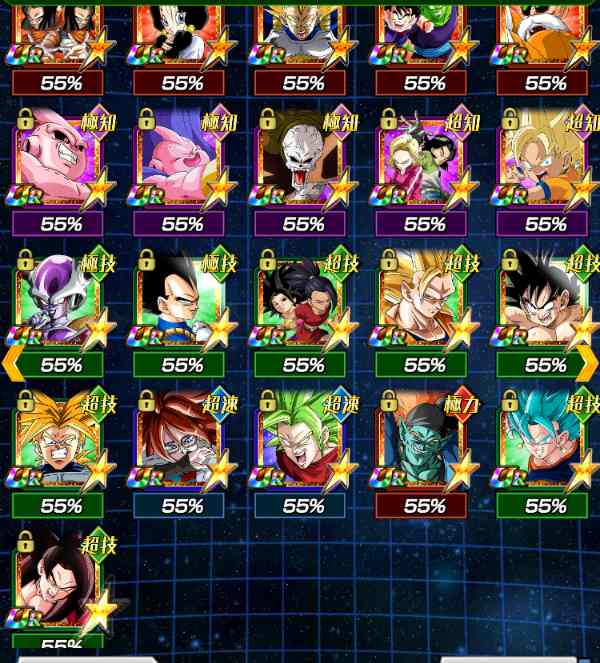
Task: Choose the Android 21 card with glasses
Action: pos(181,440)
